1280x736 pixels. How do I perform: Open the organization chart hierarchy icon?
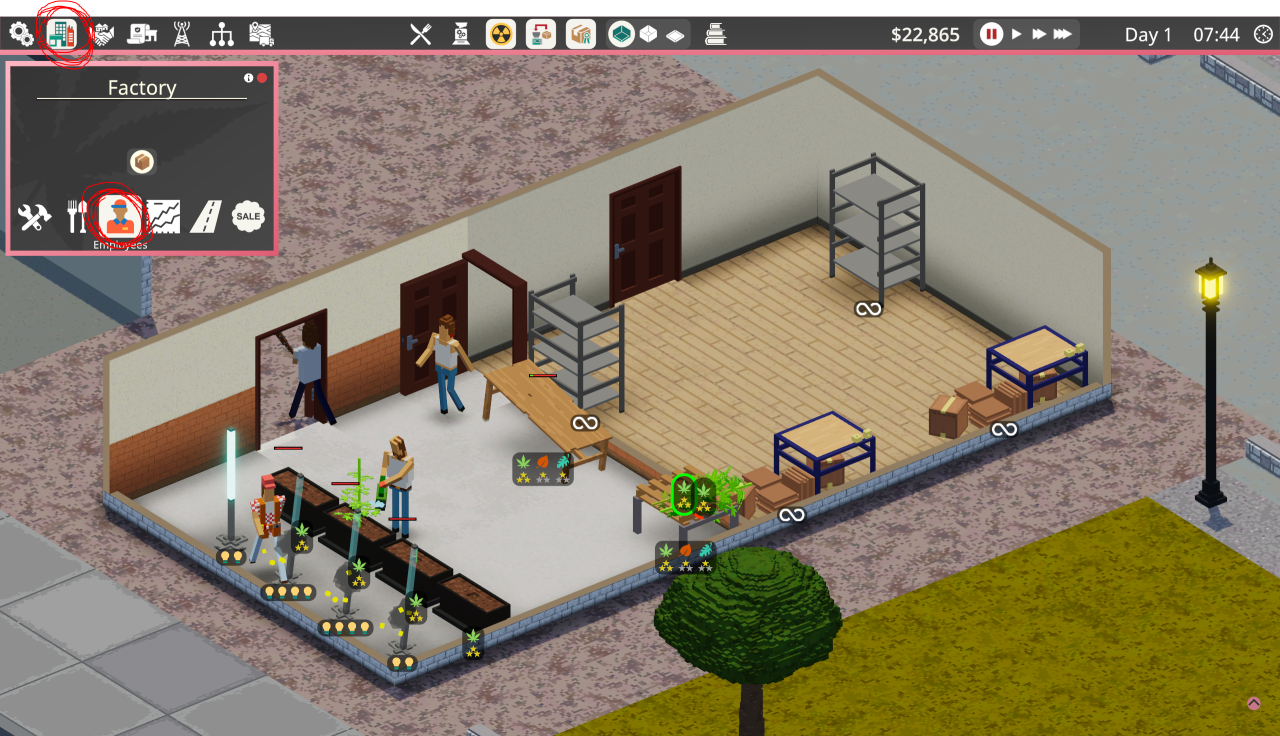tap(221, 35)
